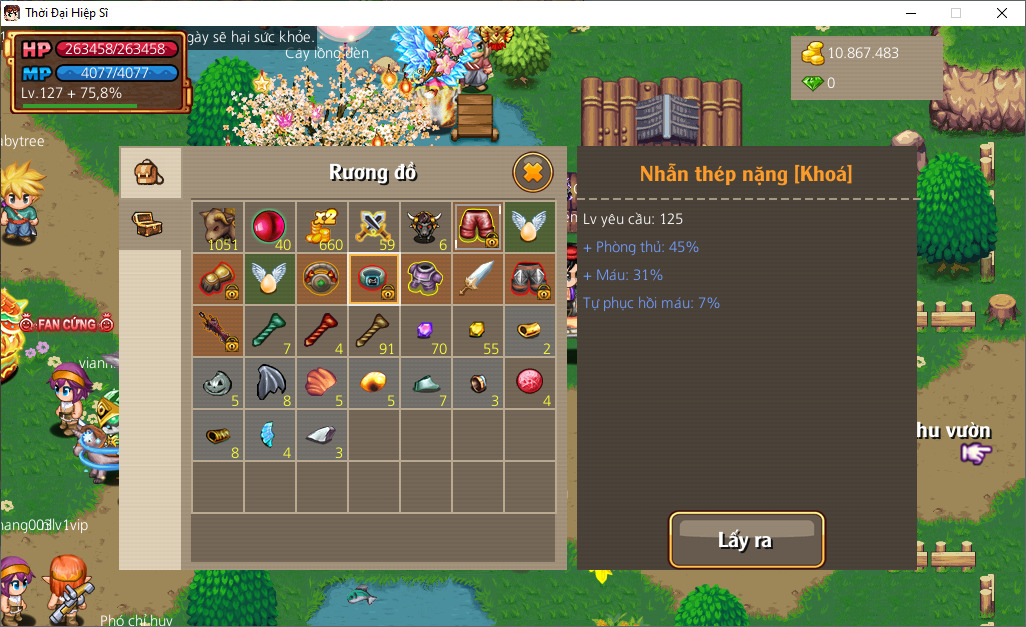Select the purple gemstone stack of 70
This screenshot has height=627, width=1026.
[x=426, y=330]
